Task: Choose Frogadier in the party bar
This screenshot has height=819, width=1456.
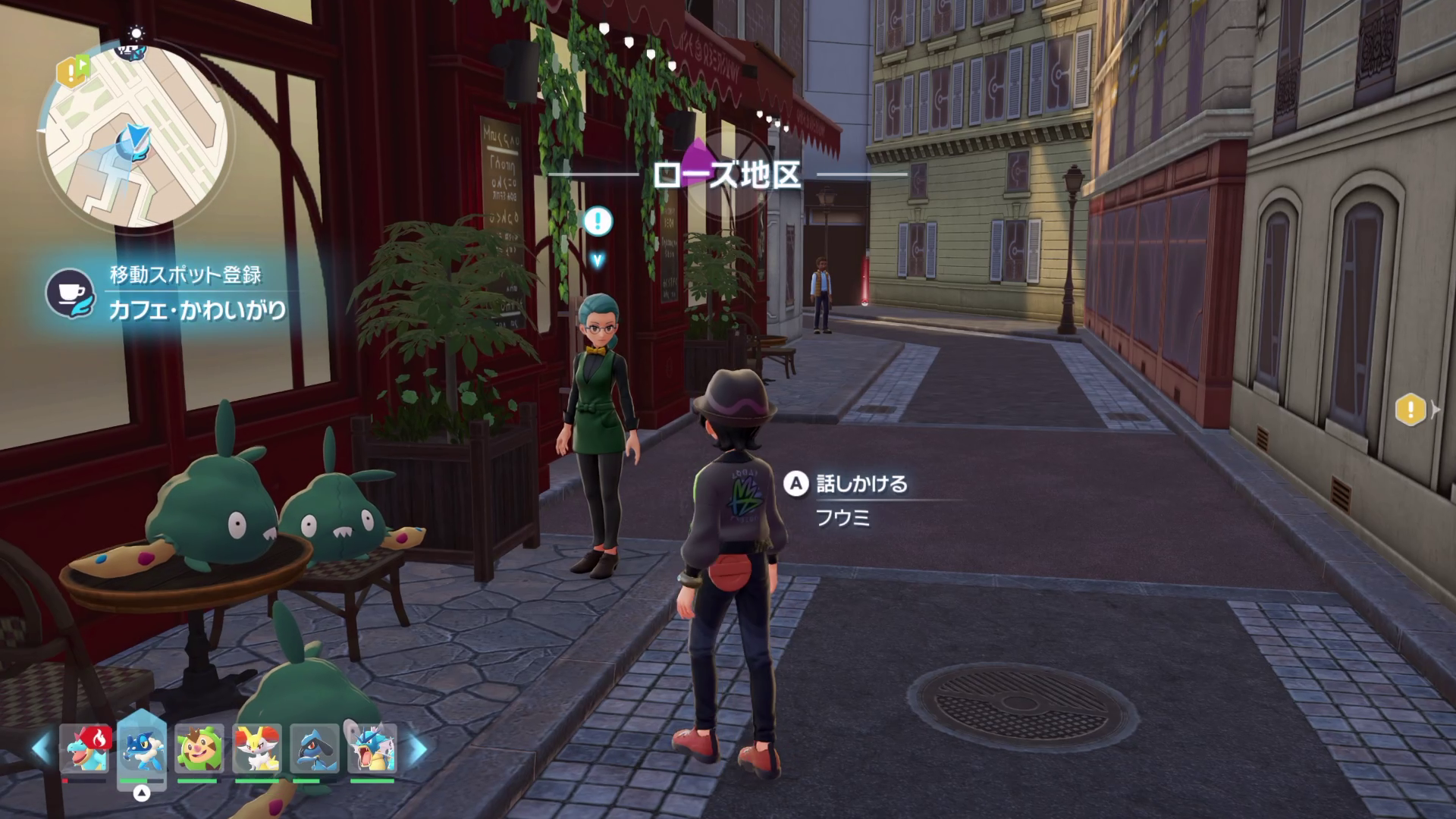Action: point(142,748)
